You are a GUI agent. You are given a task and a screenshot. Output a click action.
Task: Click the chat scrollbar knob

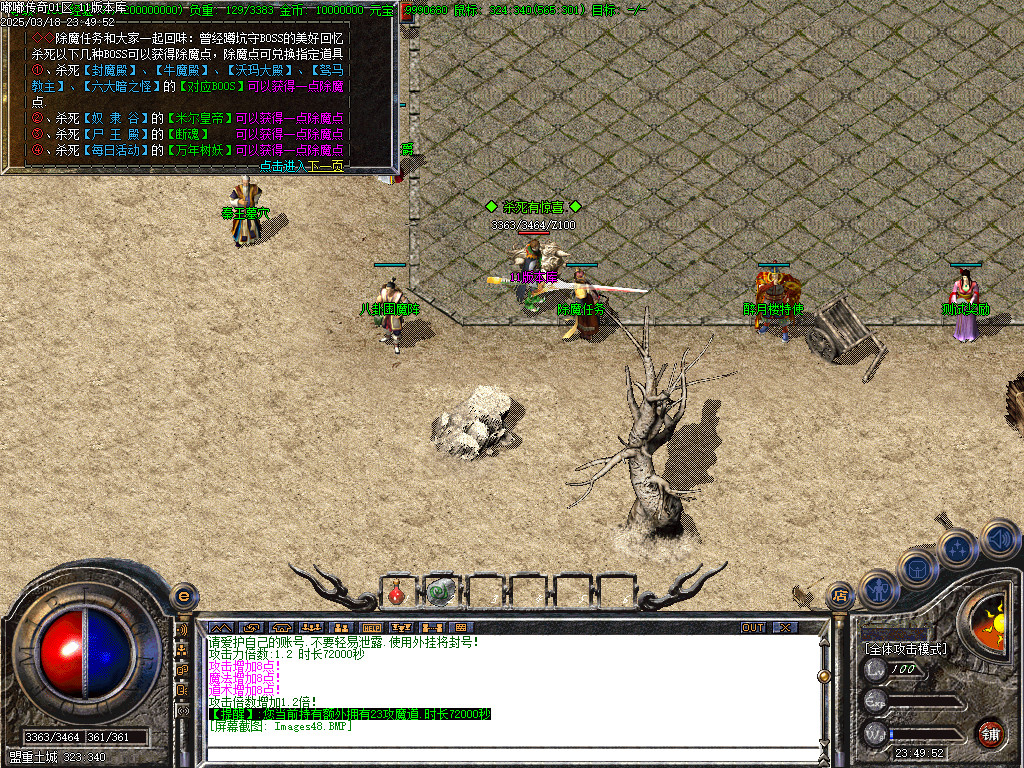pos(823,676)
